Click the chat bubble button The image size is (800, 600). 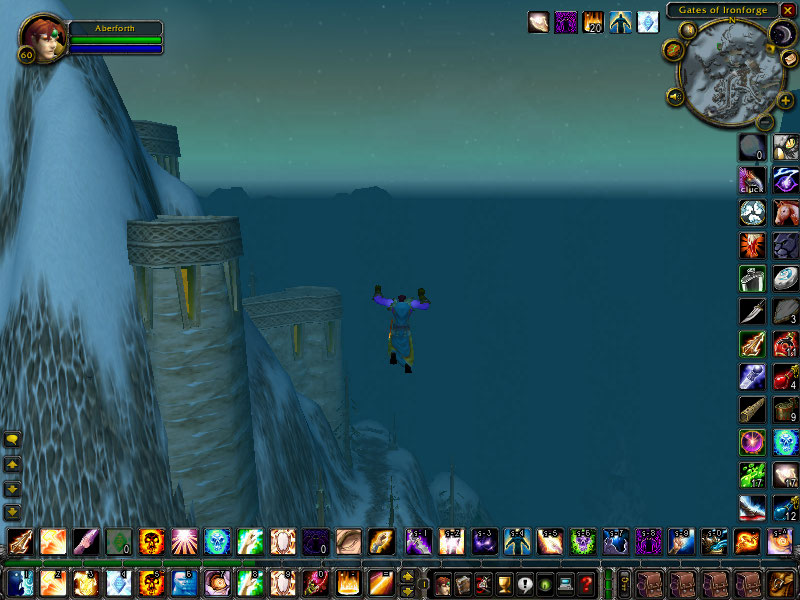click(x=12, y=440)
